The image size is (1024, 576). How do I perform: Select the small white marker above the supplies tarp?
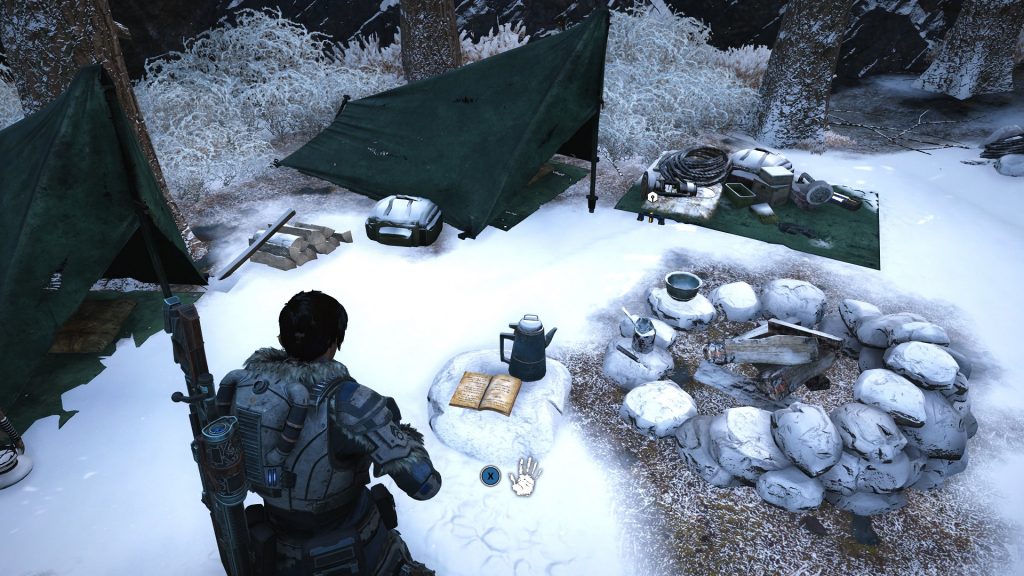[652, 199]
